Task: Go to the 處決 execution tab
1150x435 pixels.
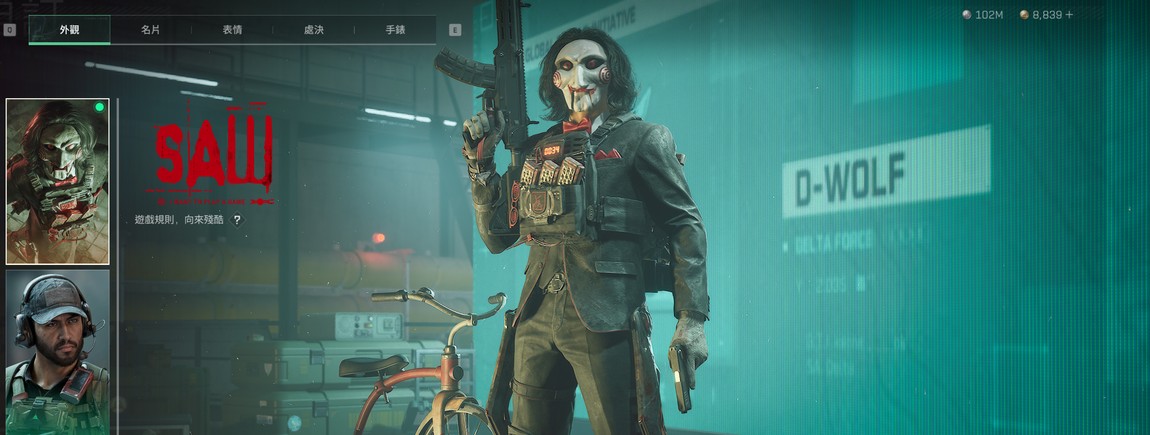Action: point(314,30)
